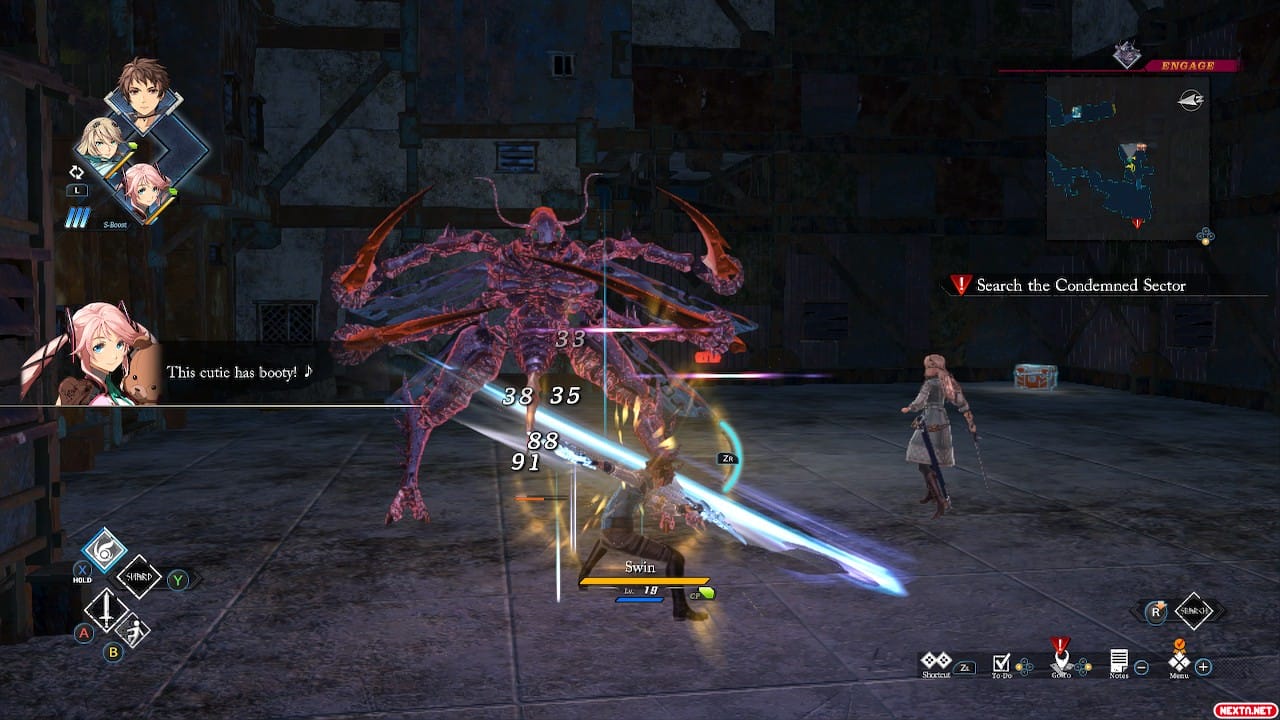Open the Shortcut panel
This screenshot has height=720, width=1280.
pyautogui.click(x=935, y=662)
